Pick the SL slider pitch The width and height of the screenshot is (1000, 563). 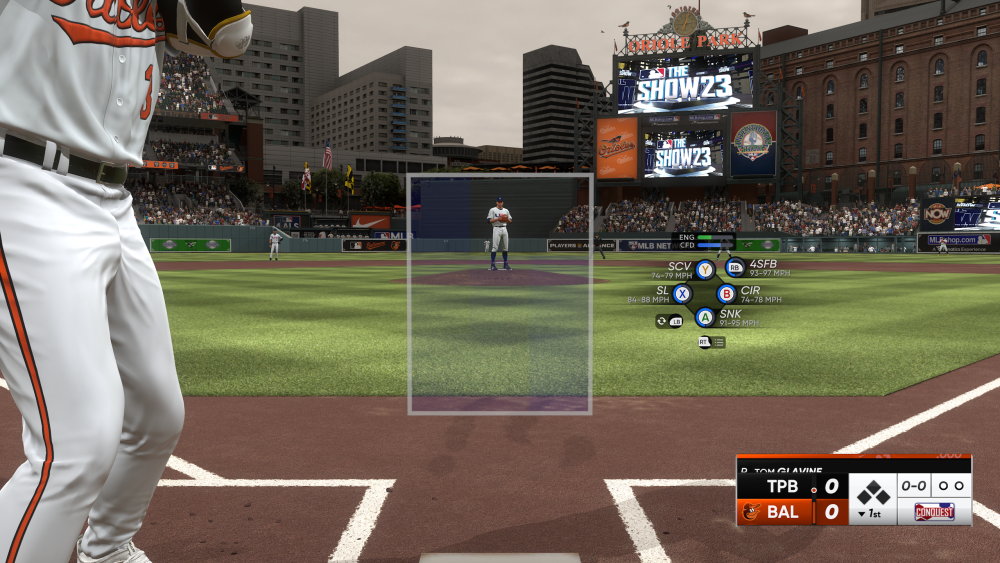[x=682, y=294]
